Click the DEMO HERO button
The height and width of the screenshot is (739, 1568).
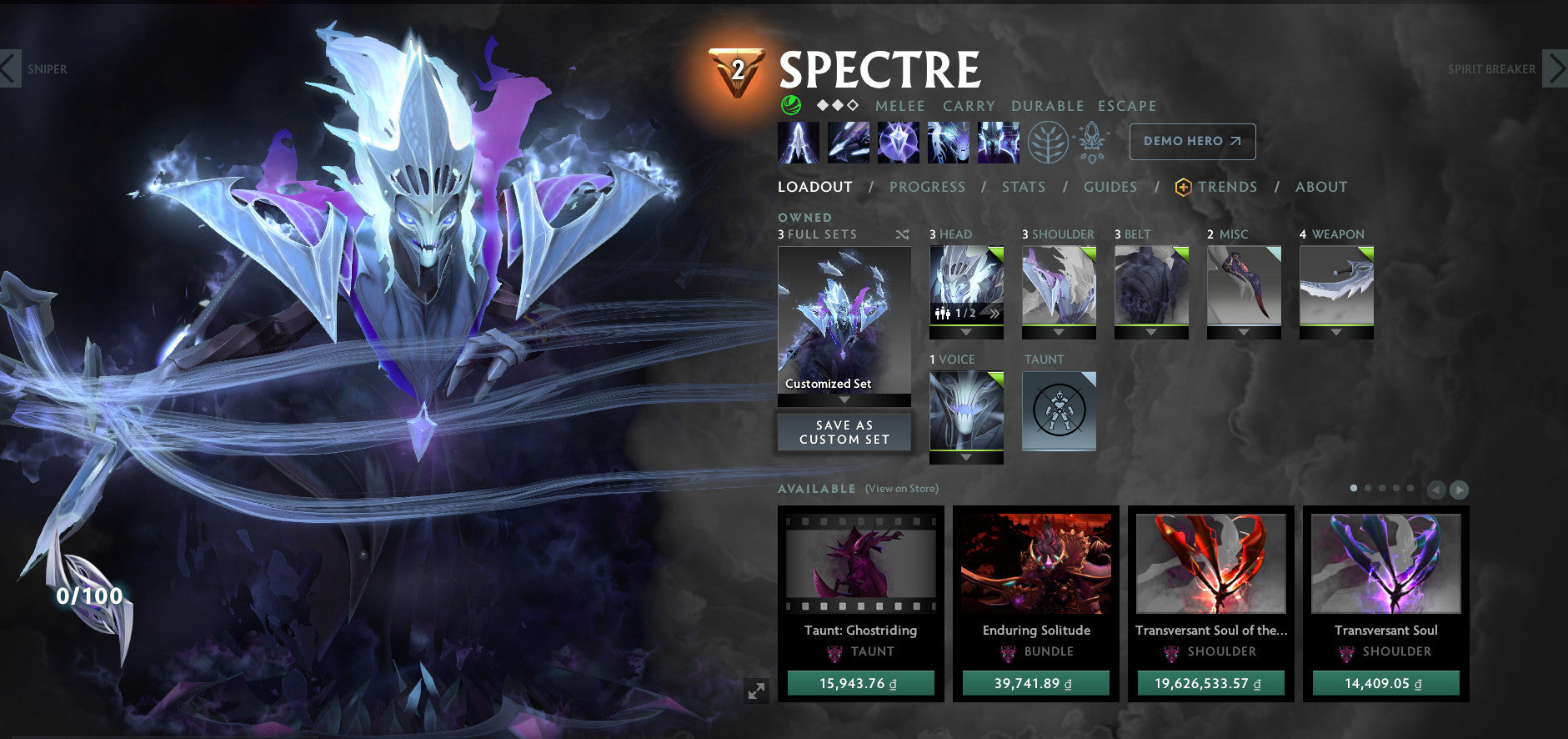1192,141
